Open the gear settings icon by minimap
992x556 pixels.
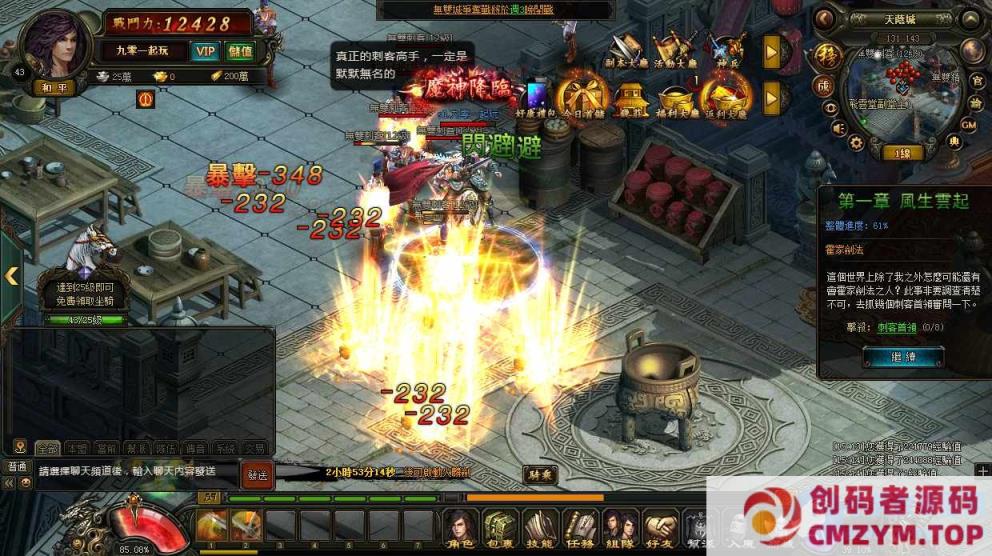point(855,143)
